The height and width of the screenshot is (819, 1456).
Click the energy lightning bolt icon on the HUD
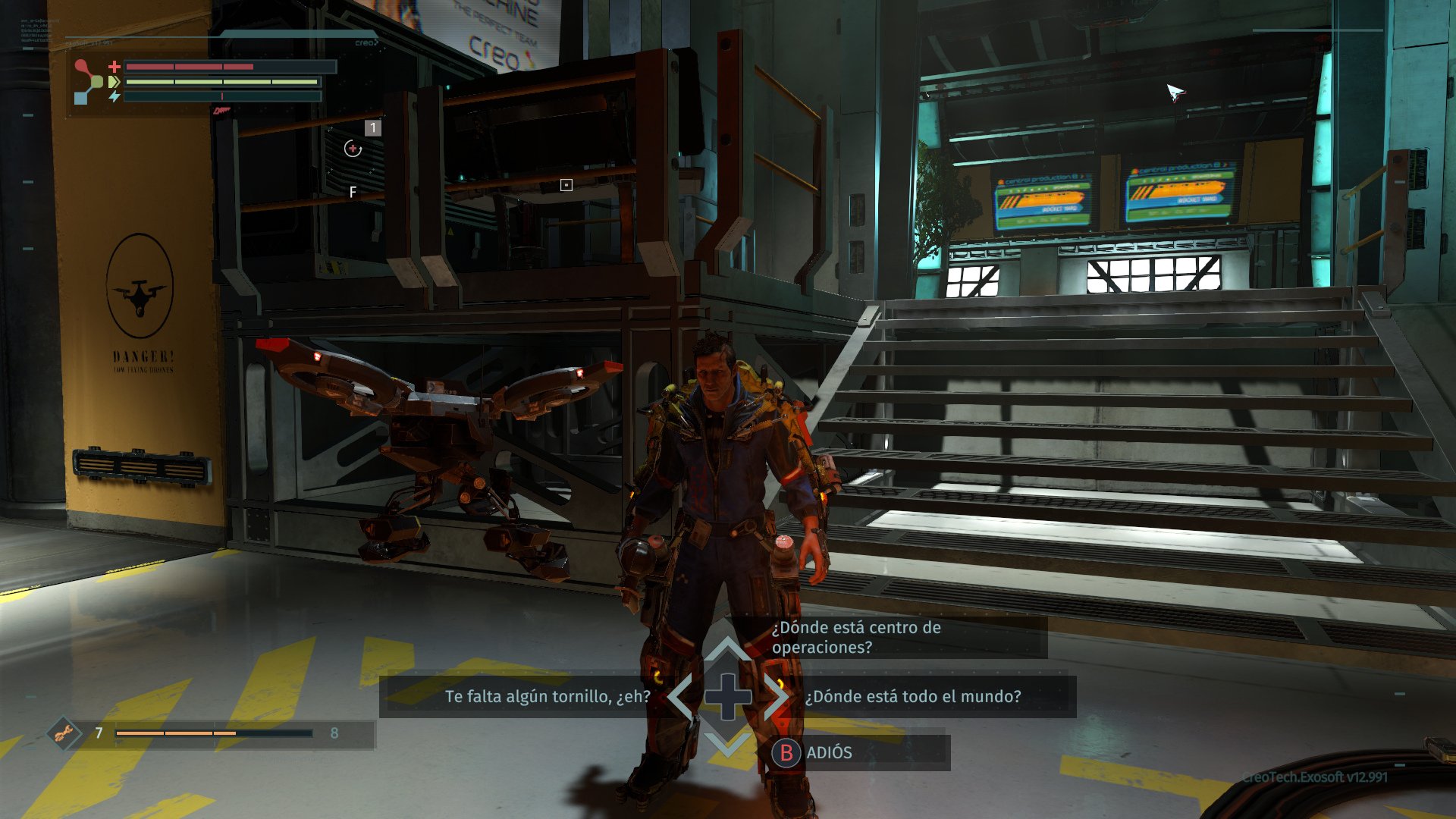[114, 96]
